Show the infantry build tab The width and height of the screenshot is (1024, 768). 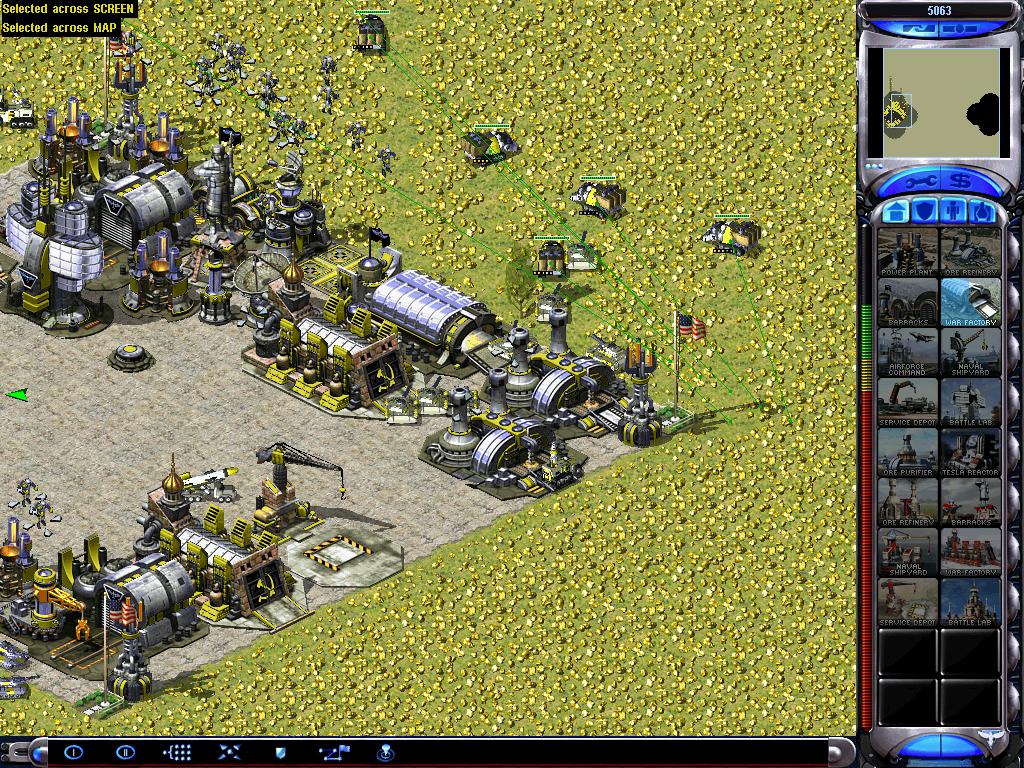tap(954, 212)
